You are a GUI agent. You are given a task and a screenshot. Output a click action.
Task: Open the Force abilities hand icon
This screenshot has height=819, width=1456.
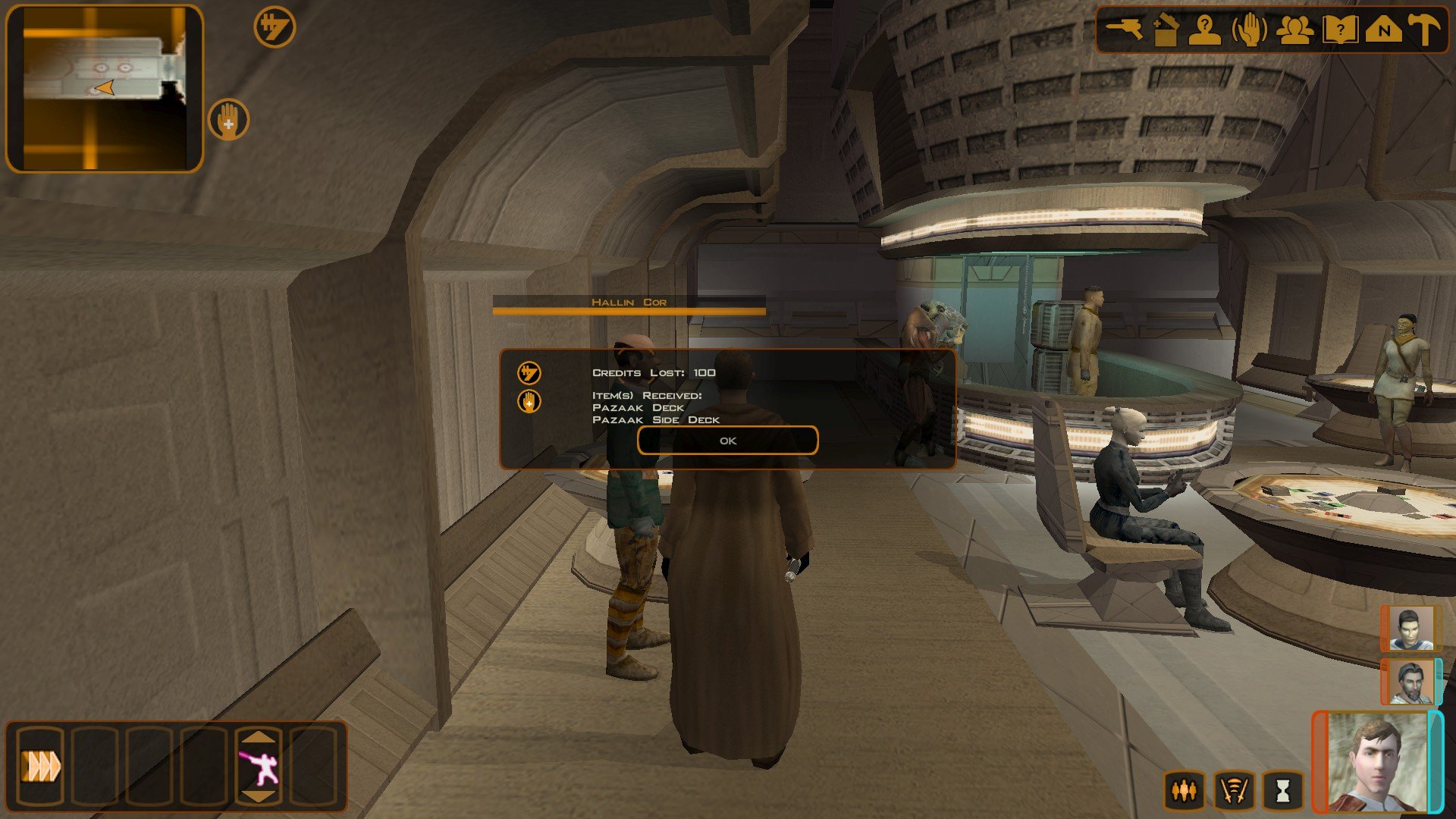pos(1250,30)
